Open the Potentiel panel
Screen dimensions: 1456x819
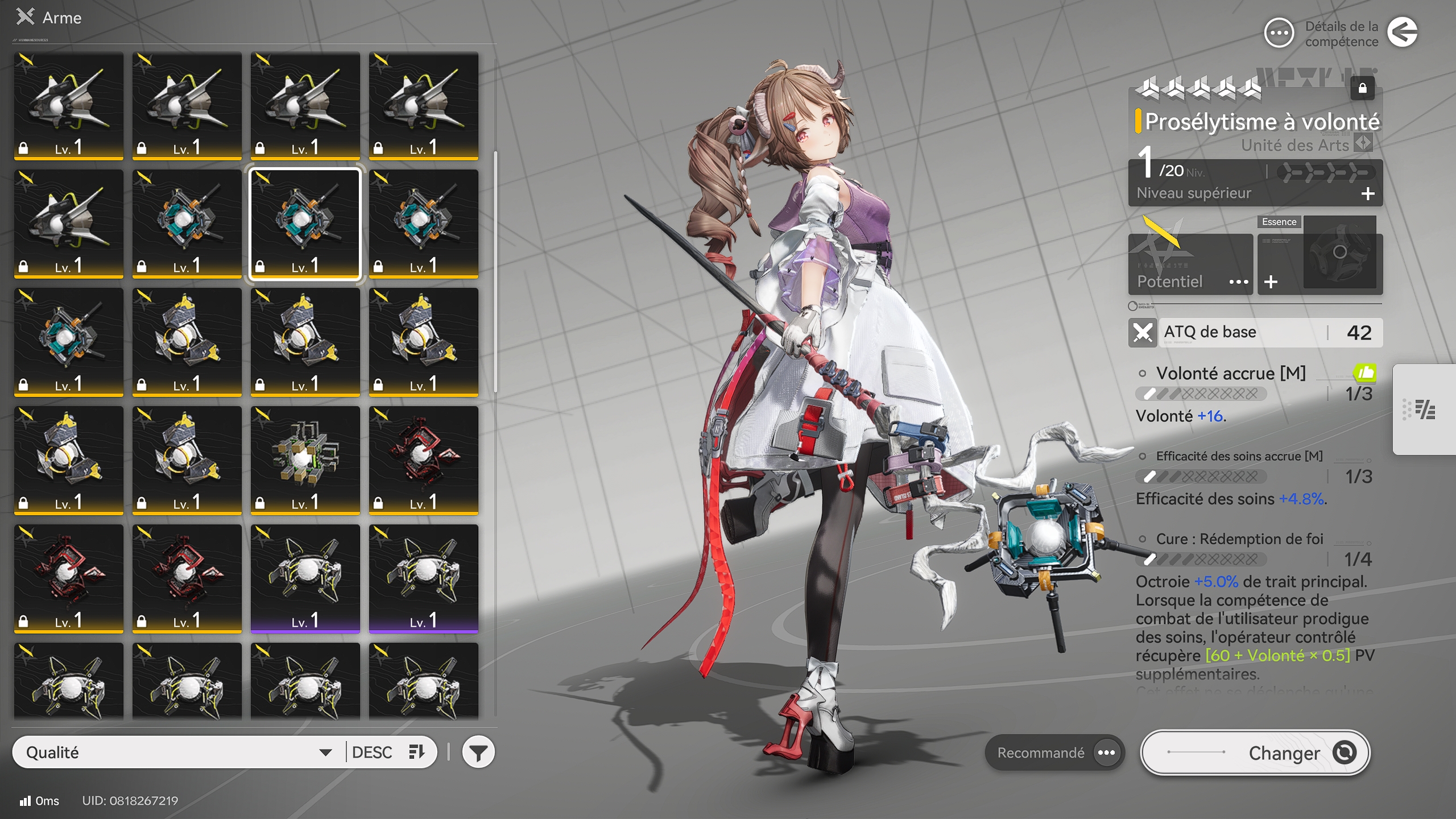click(1190, 264)
